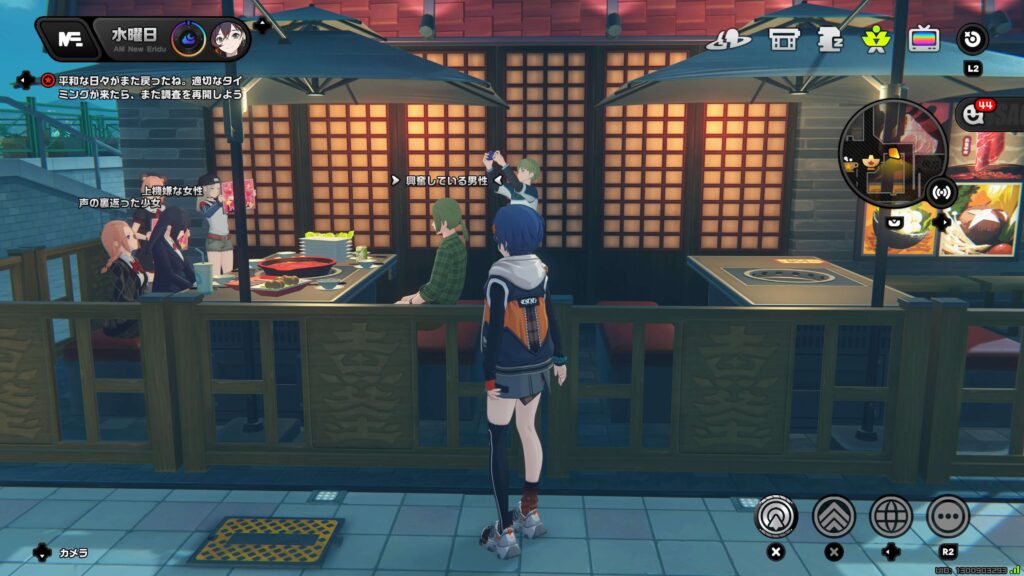Select the character portrait avatar

pos(229,40)
